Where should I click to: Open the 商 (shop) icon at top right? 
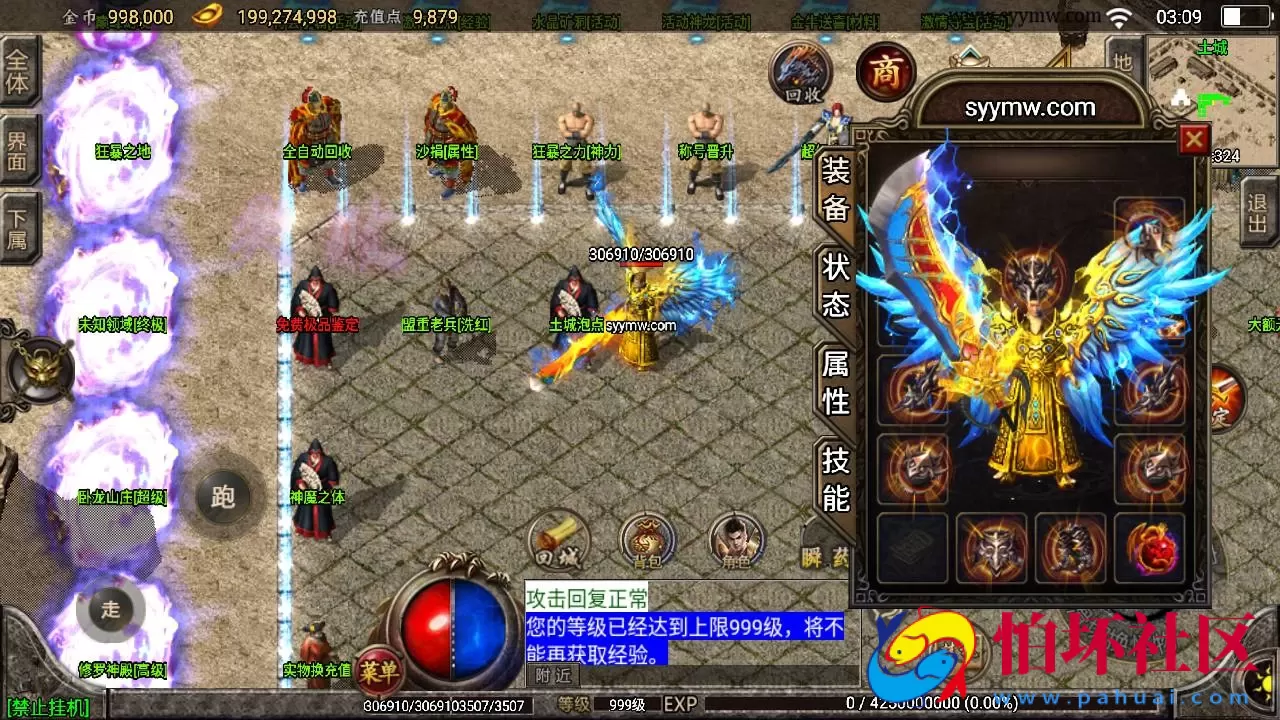pos(884,72)
